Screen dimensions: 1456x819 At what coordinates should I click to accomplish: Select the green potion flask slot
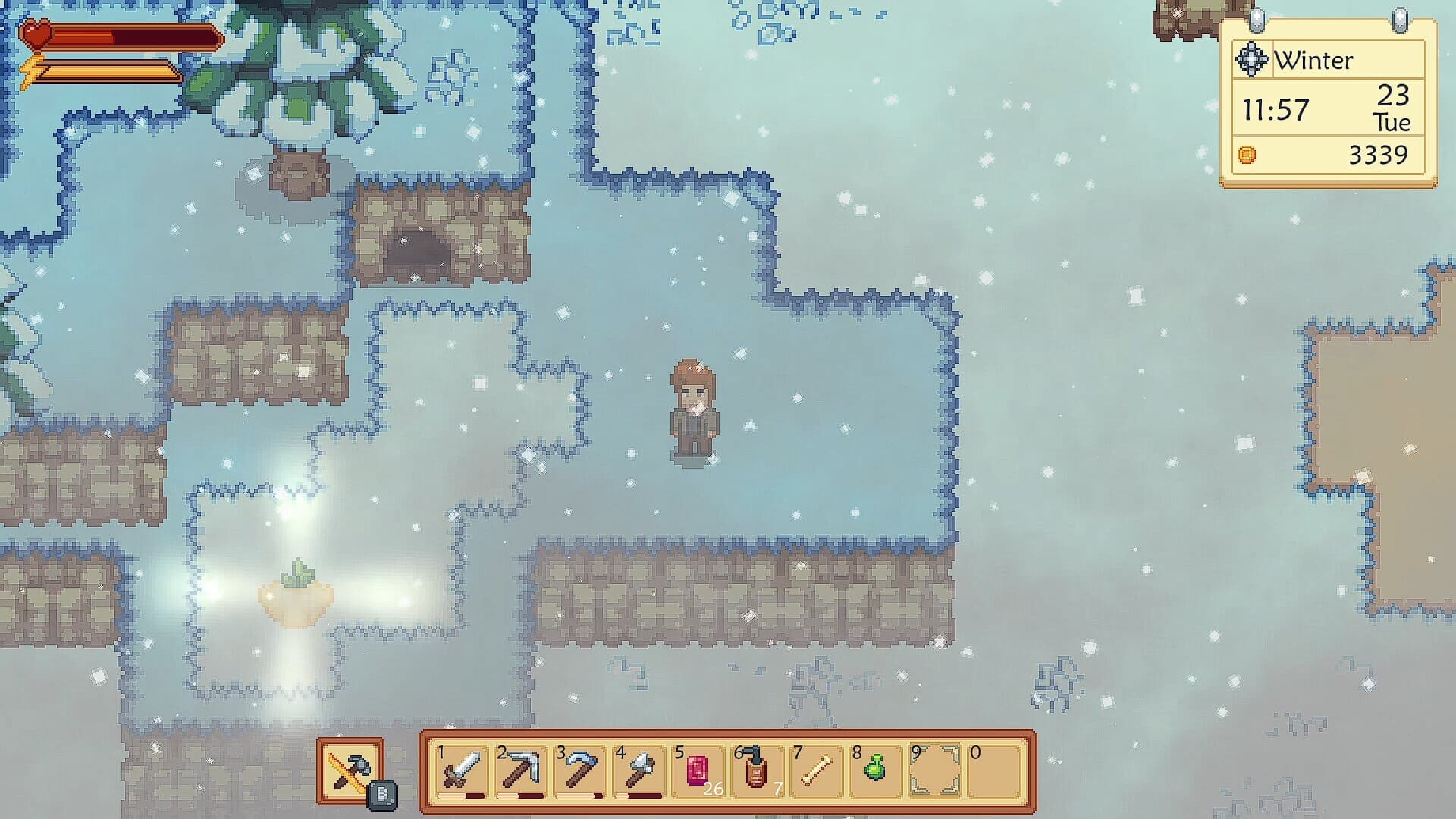[x=875, y=771]
